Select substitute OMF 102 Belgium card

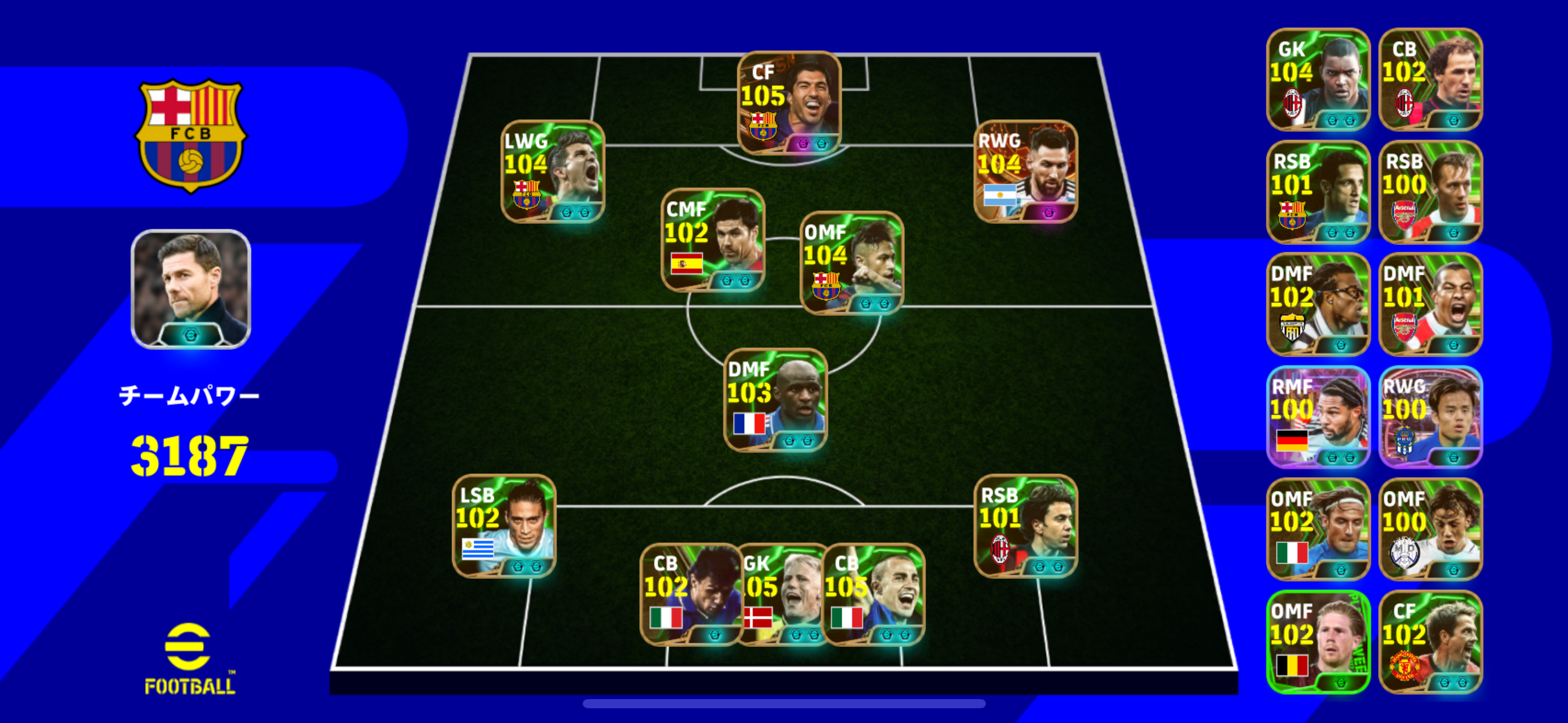coord(1318,642)
